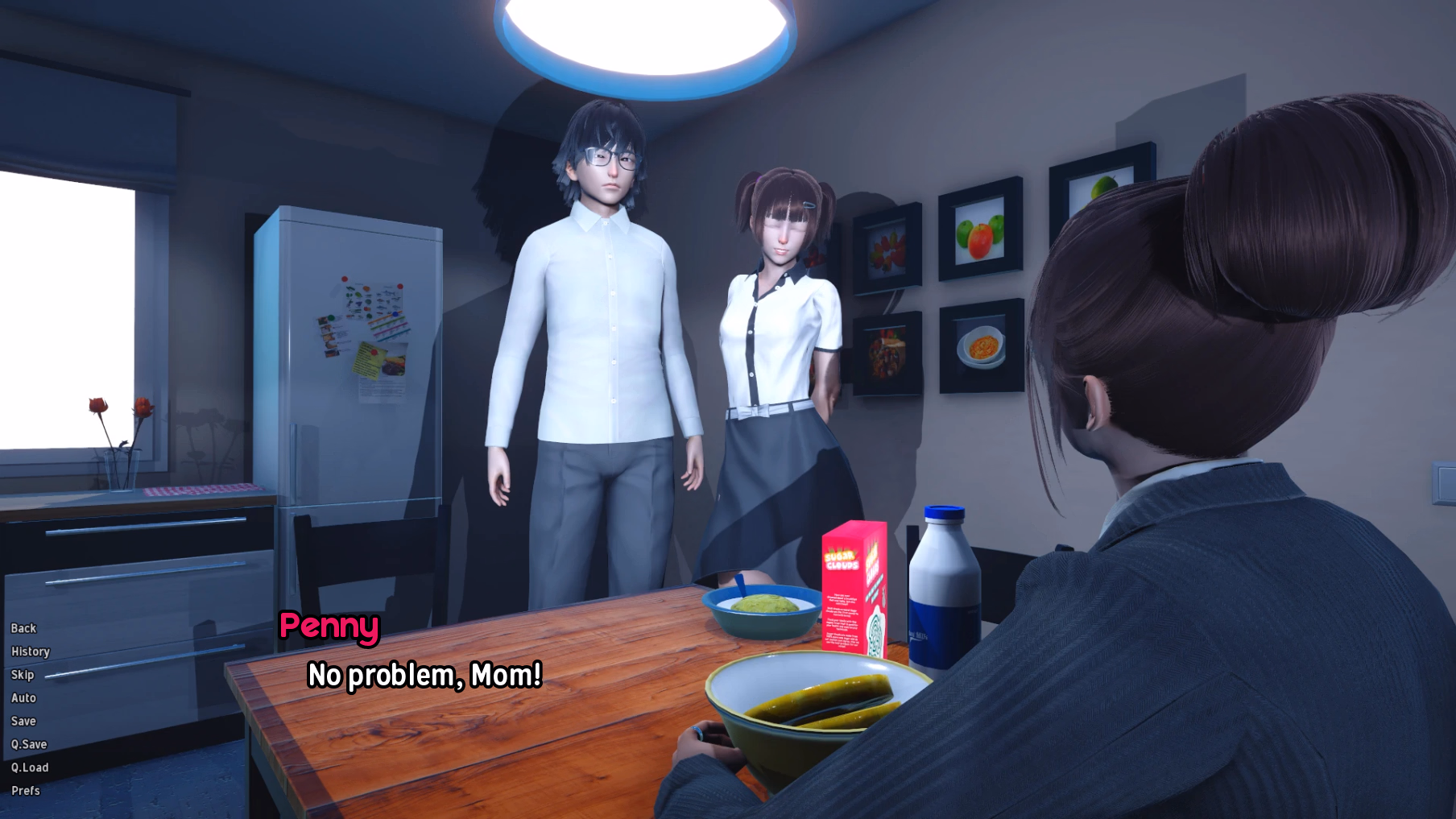Perform a Q.Save quick save
The image size is (1456, 819).
29,744
